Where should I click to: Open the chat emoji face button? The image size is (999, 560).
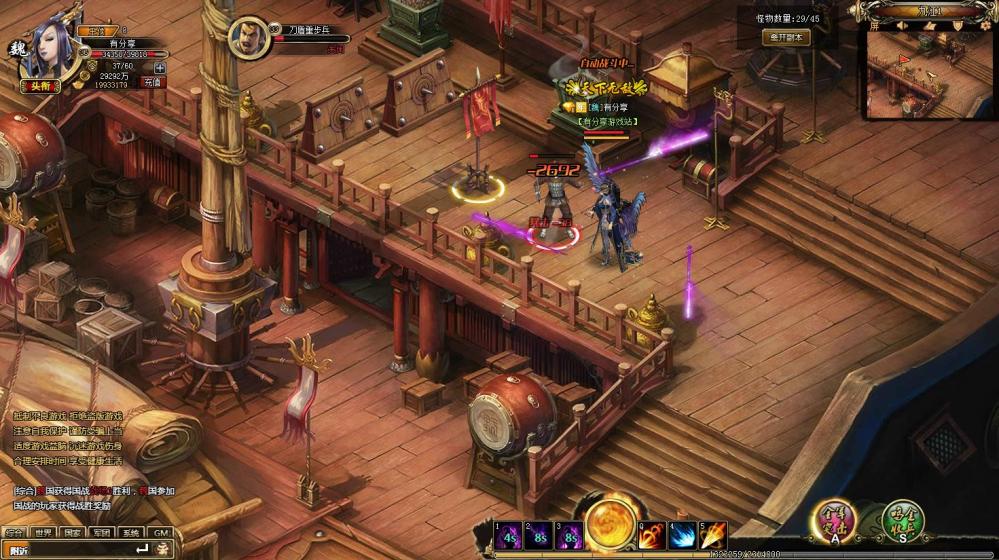click(161, 549)
